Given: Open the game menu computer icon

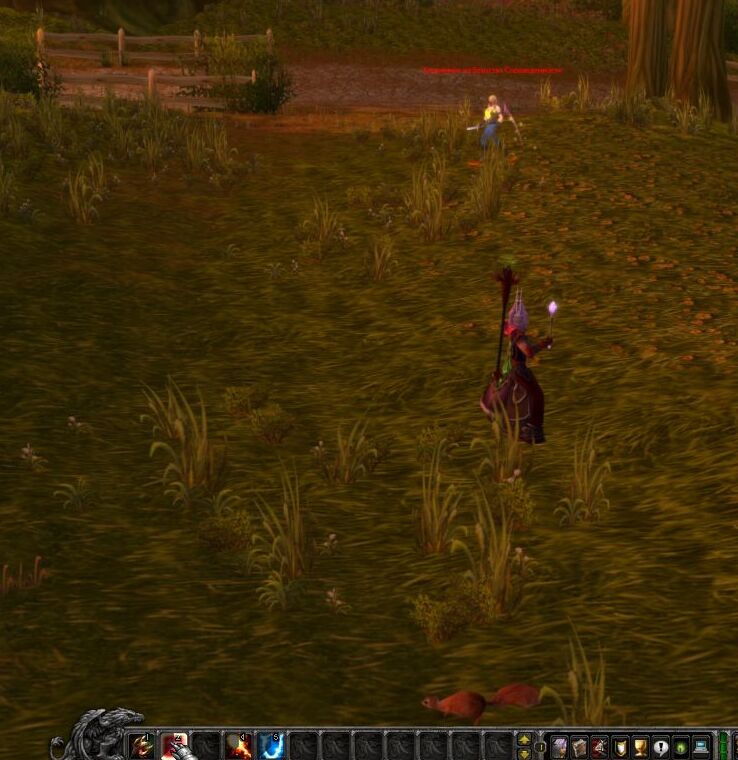Looking at the screenshot, I should [701, 747].
